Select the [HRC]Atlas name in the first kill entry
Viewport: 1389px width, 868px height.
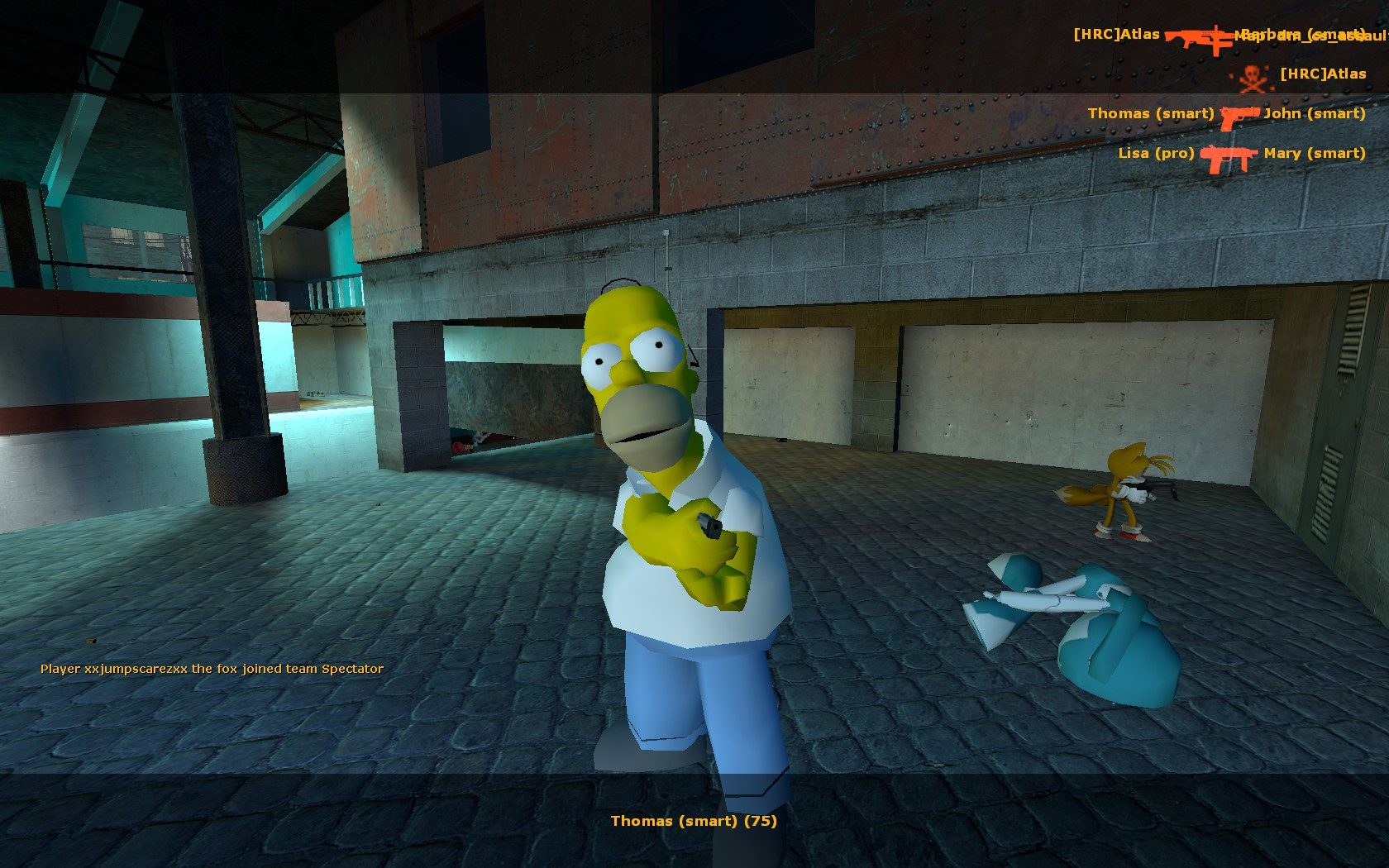pos(1116,35)
